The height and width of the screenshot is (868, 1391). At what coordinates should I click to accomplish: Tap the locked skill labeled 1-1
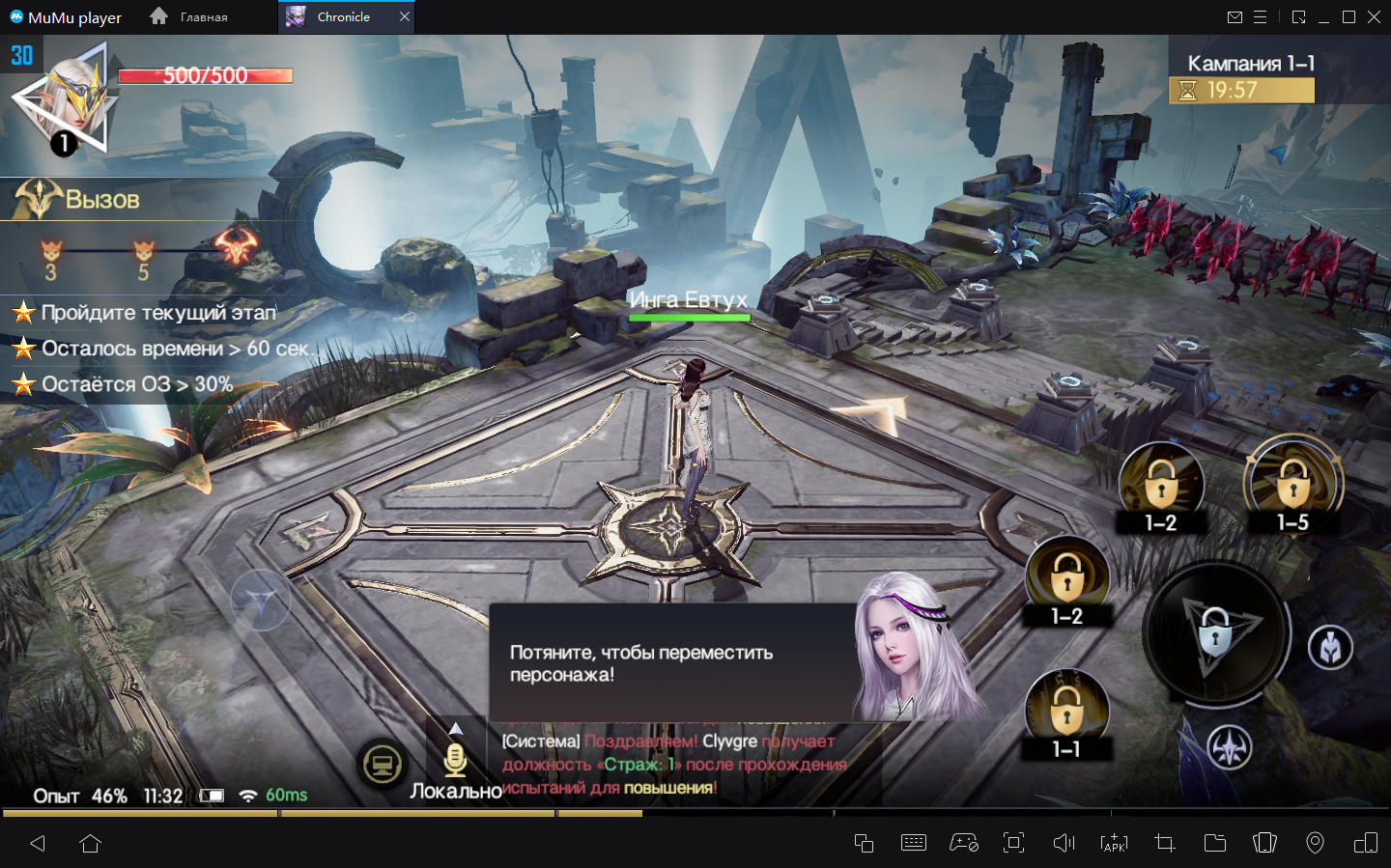click(1066, 713)
